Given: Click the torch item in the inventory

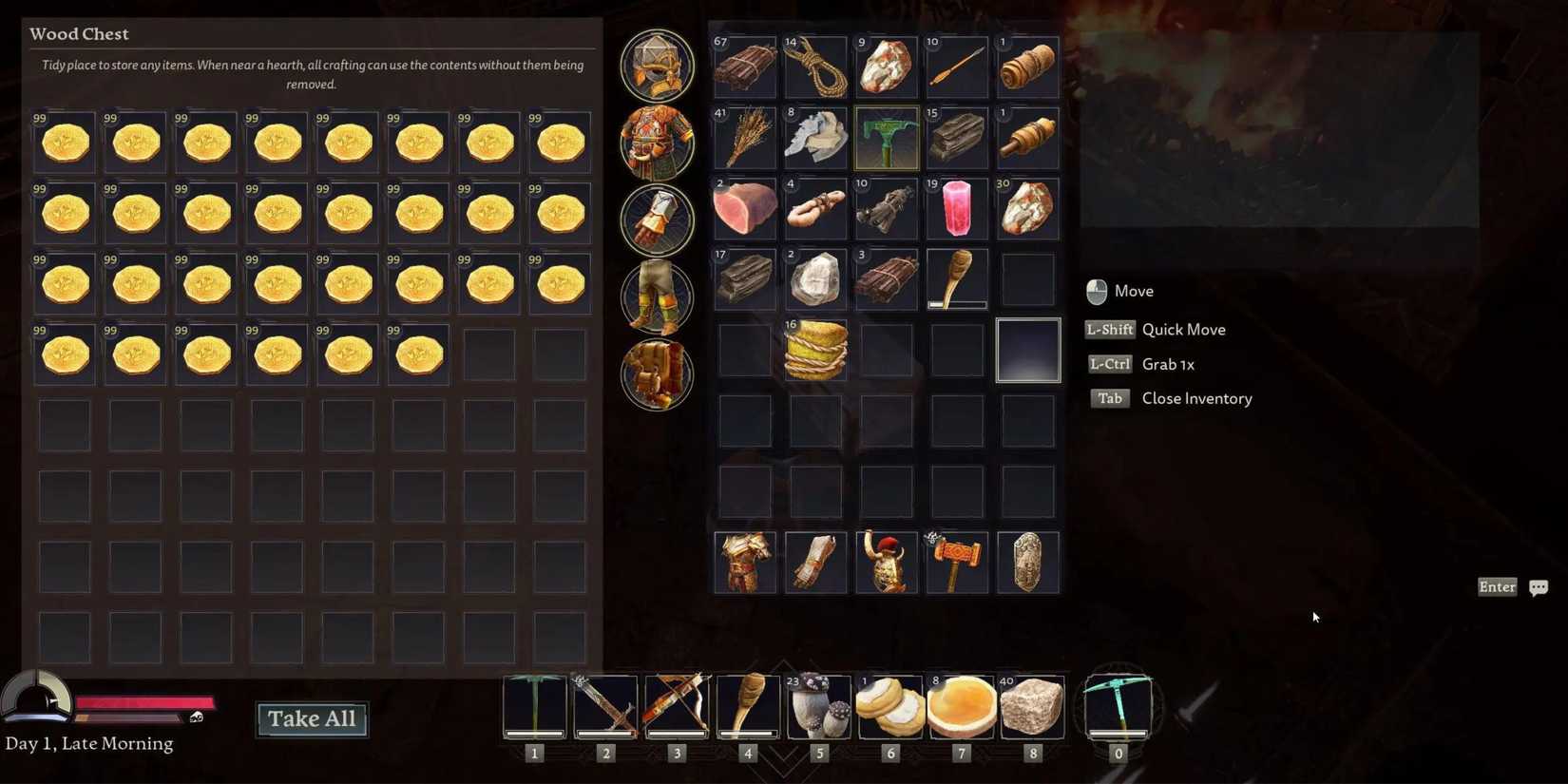Looking at the screenshot, I should point(956,277).
